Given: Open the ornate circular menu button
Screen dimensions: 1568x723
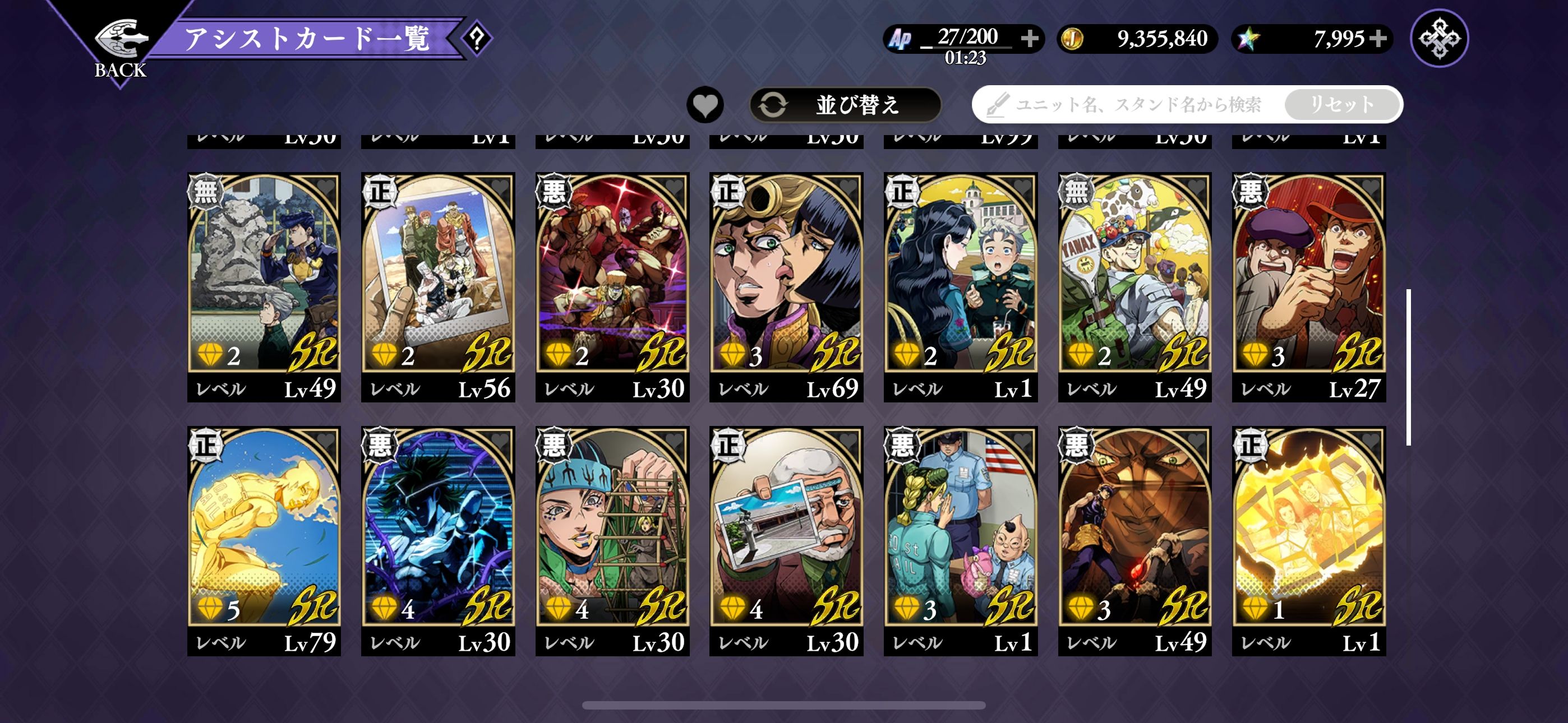Looking at the screenshot, I should pos(1439,38).
